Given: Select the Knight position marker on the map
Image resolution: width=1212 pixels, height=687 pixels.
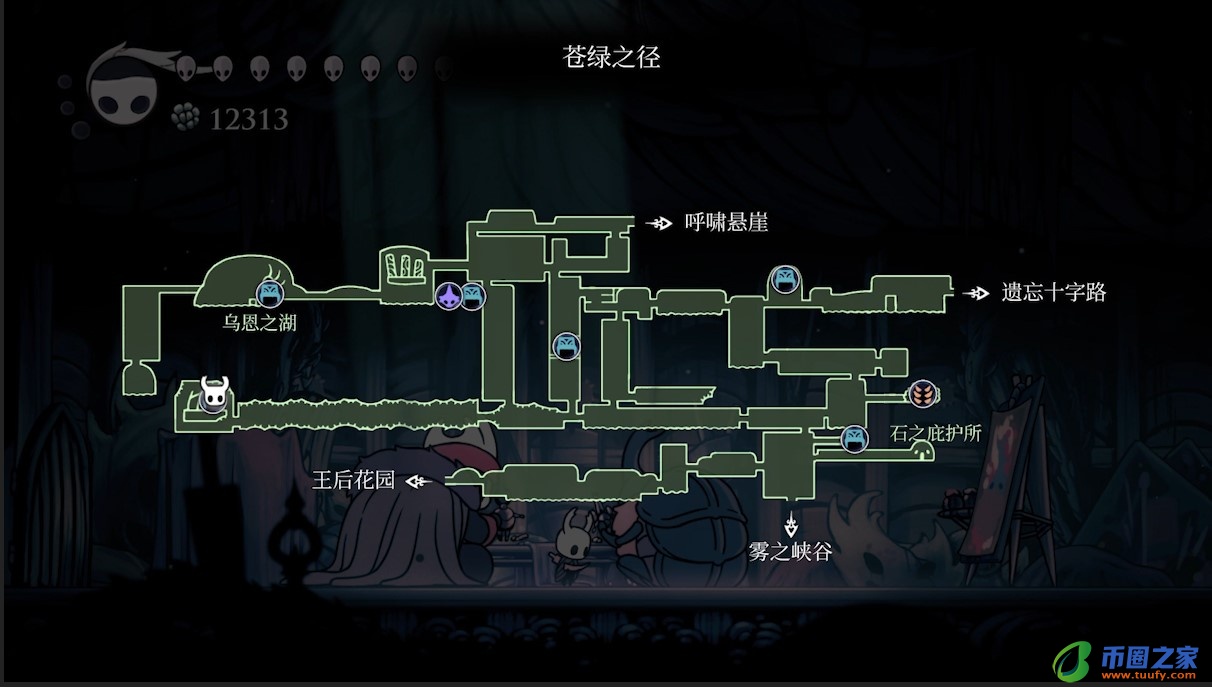Looking at the screenshot, I should tap(214, 394).
